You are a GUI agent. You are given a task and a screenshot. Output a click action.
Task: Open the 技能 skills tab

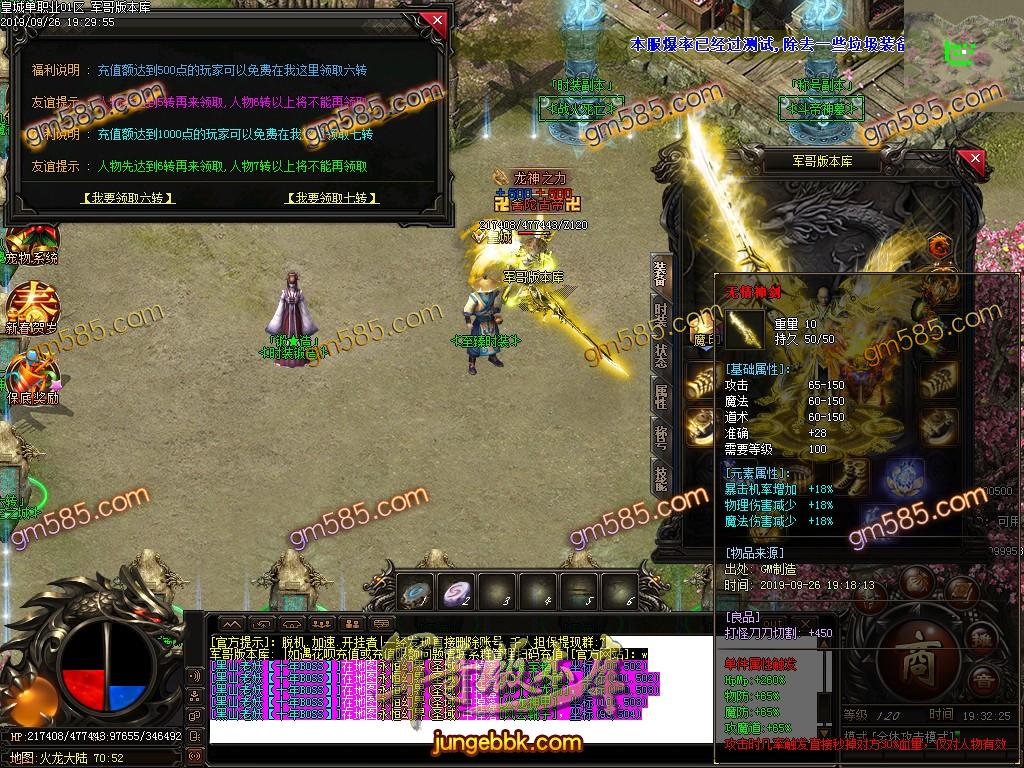661,479
